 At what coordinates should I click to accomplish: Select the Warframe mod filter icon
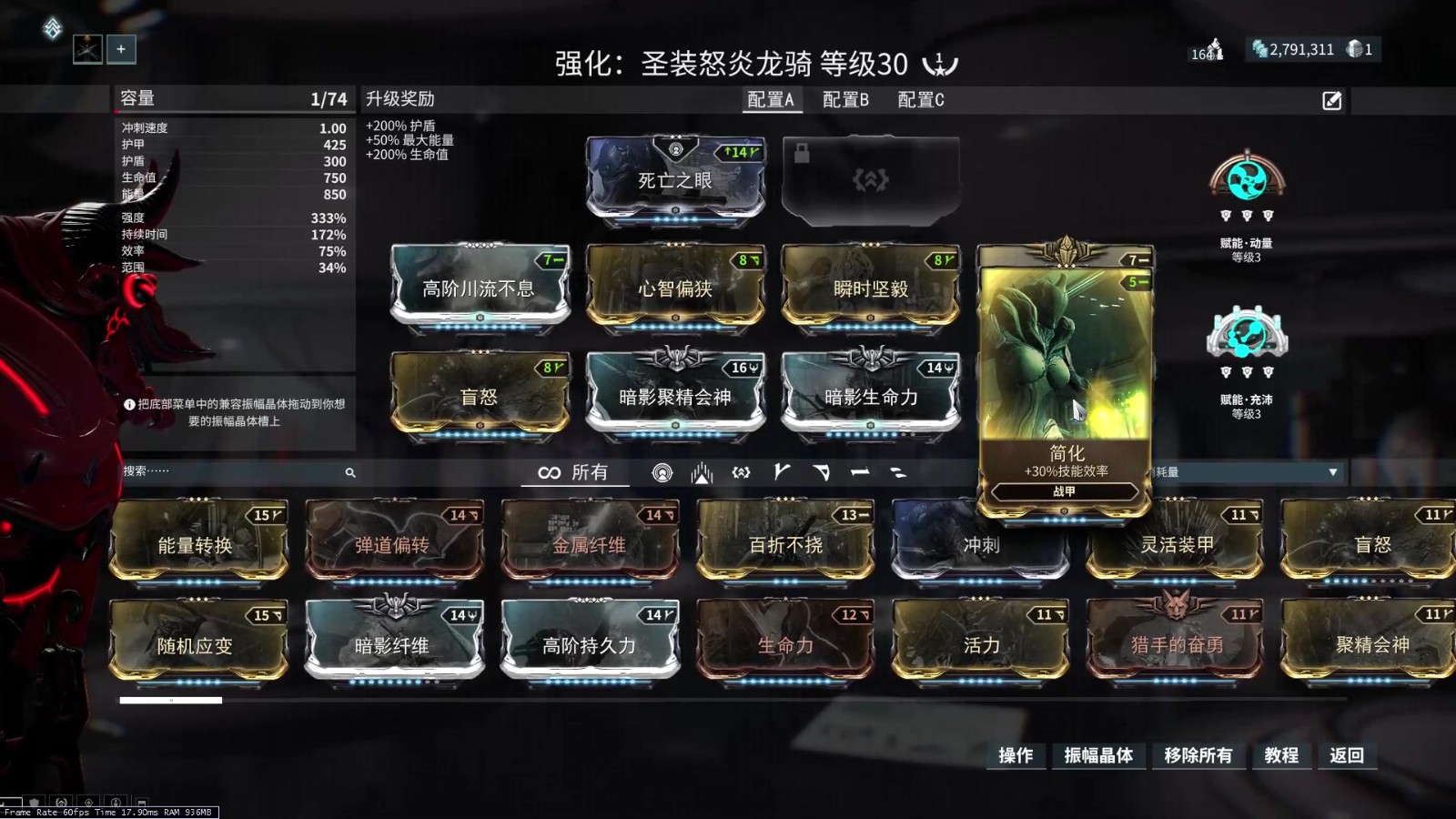[x=662, y=474]
